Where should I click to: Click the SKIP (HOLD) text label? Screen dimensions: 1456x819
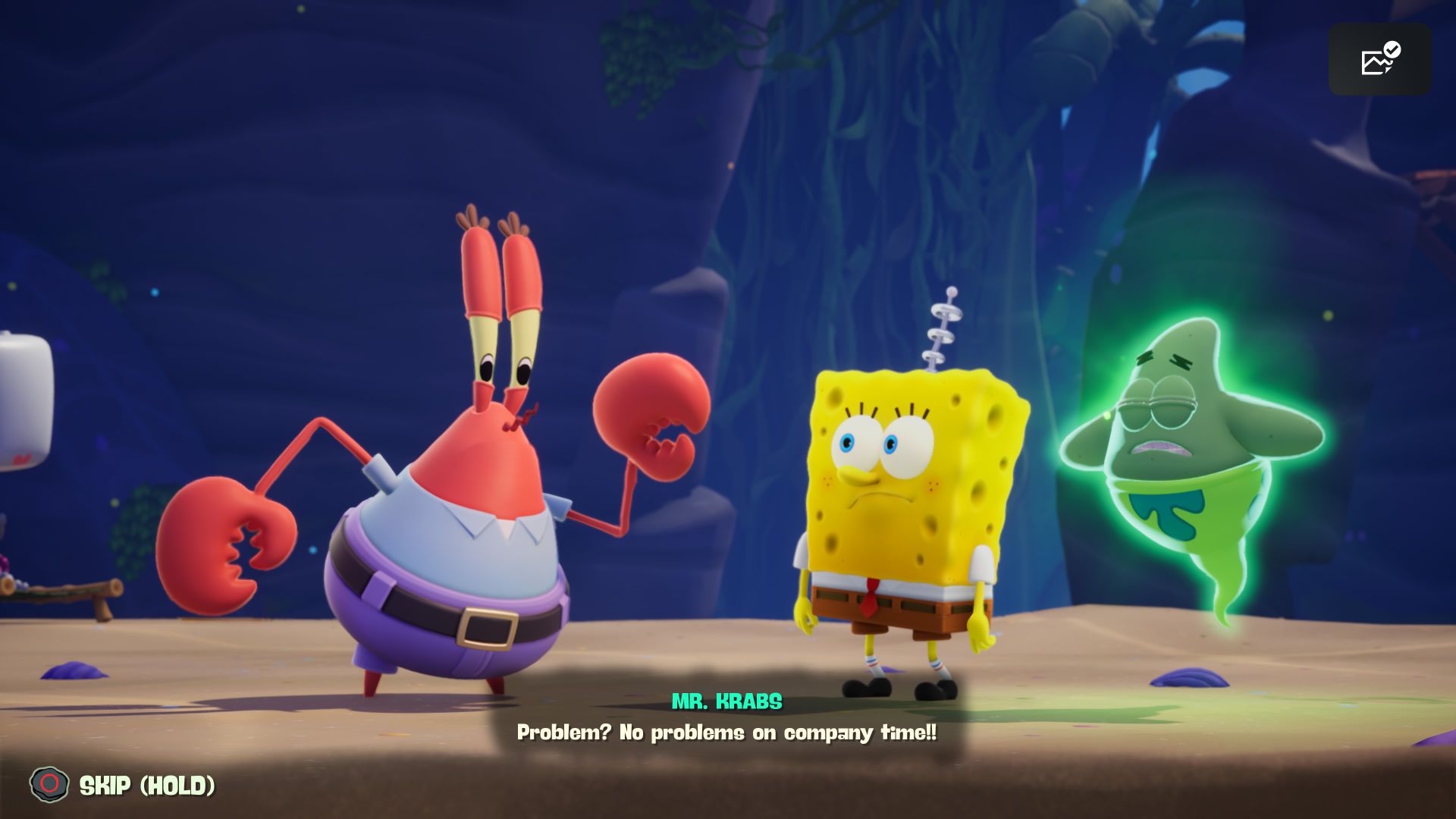coord(146,785)
